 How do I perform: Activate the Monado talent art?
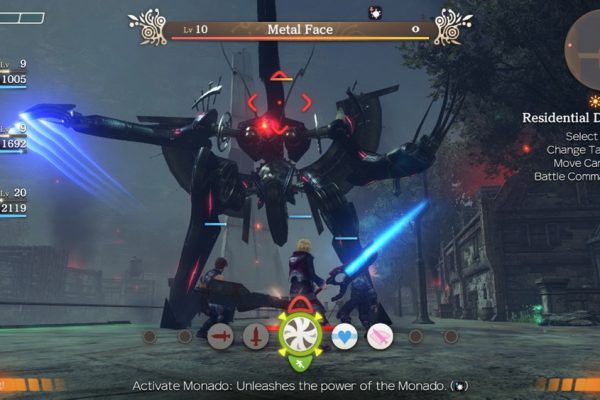(299, 335)
